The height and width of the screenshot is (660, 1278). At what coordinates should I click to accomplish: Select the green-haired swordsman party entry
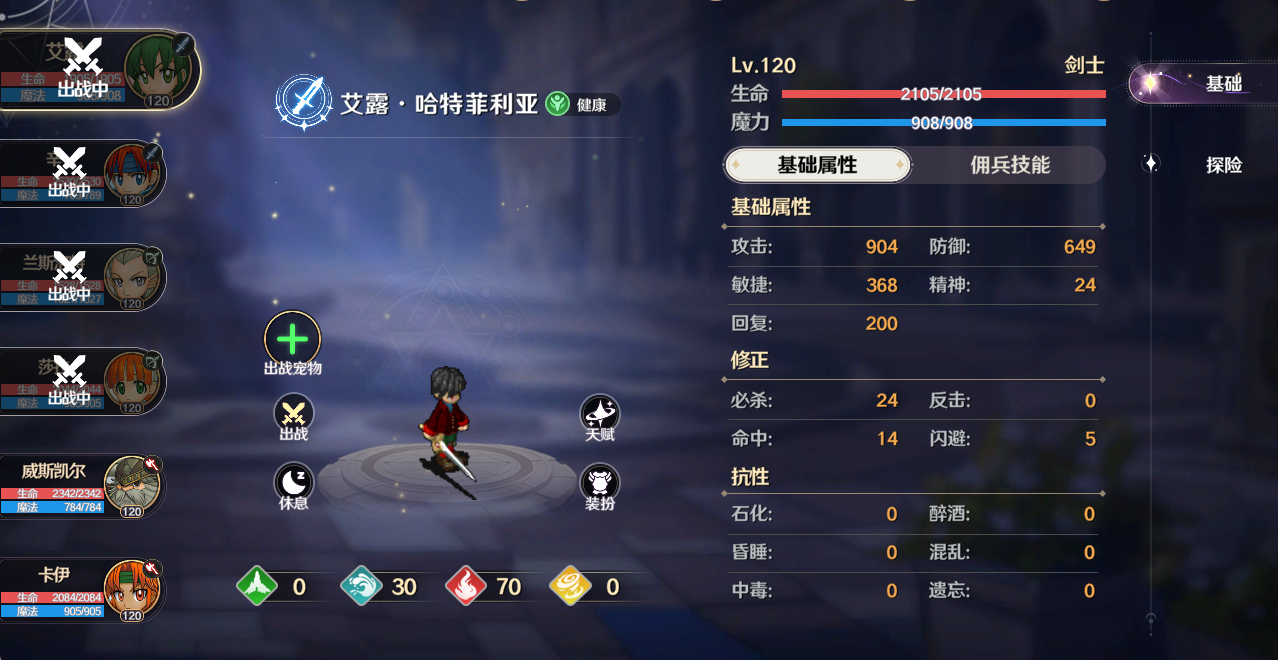click(100, 70)
